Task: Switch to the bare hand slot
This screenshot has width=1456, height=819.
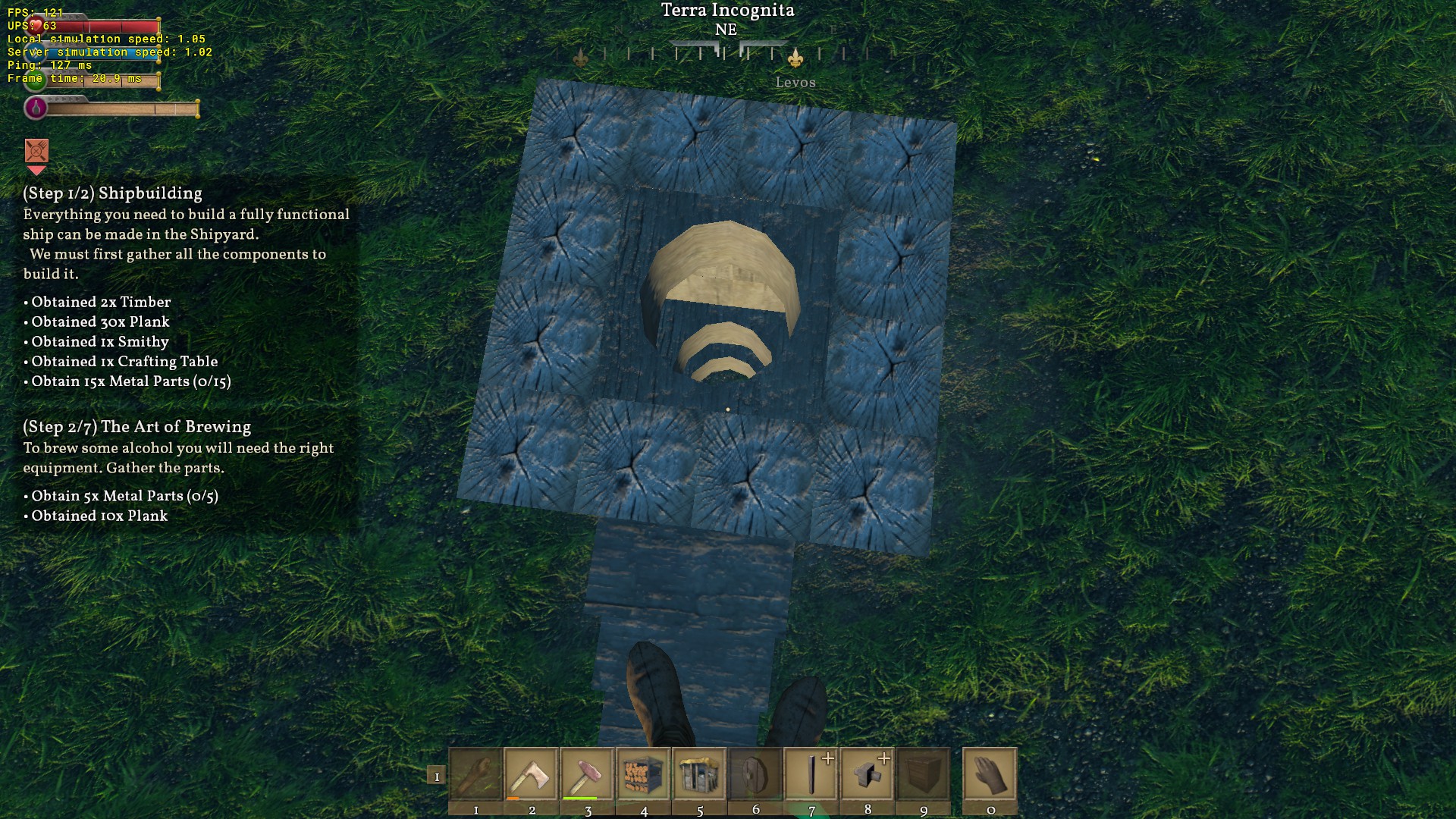Action: point(990,774)
